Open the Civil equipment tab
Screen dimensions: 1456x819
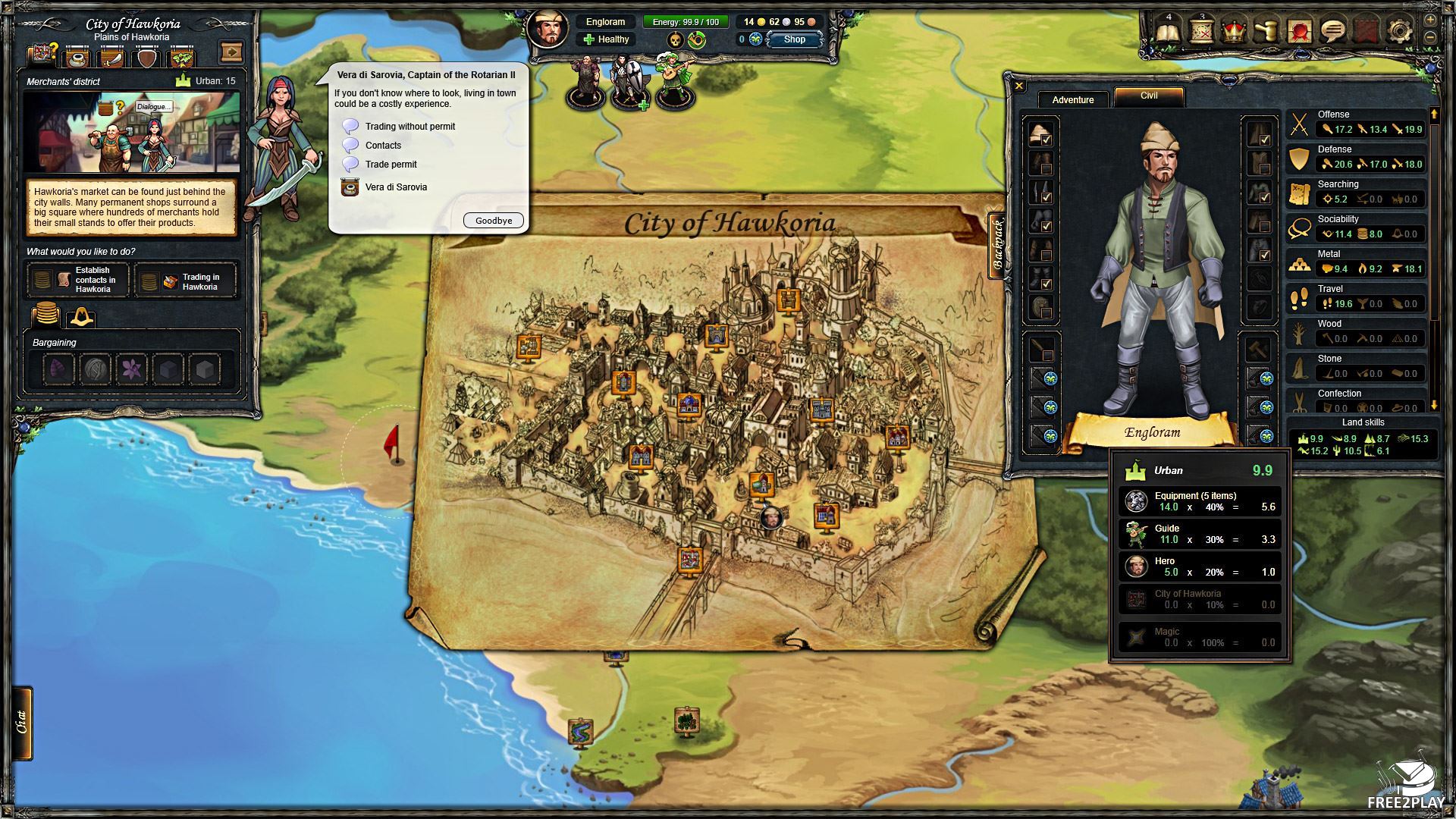[x=1148, y=96]
